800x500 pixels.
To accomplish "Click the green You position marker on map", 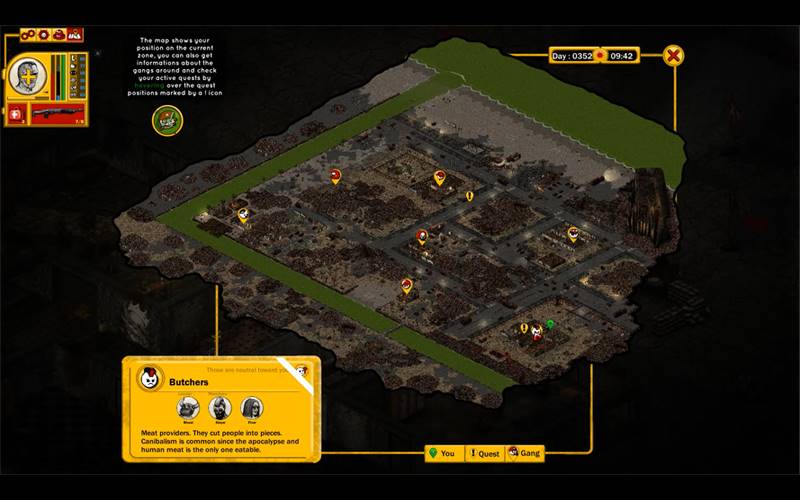I will tap(549, 323).
